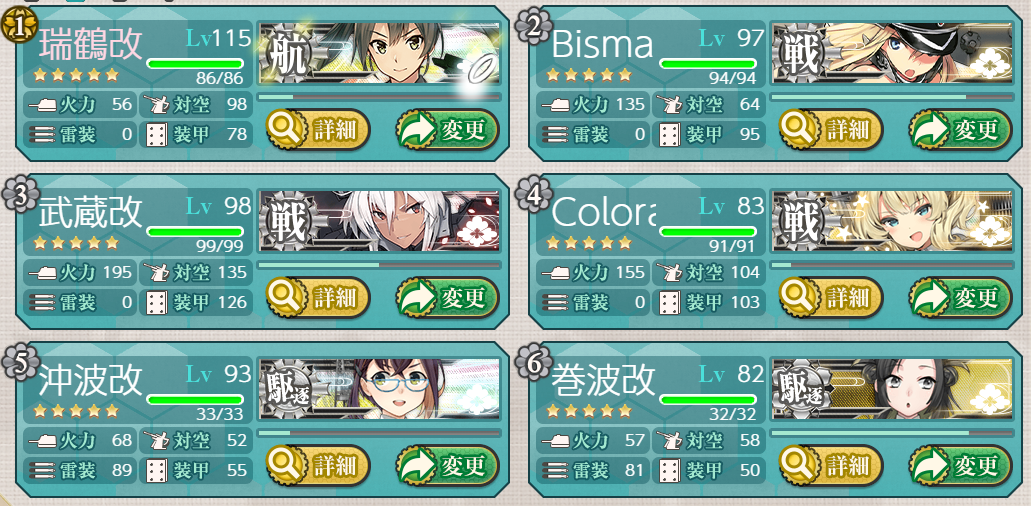Pick the Colorado portrait banner
Screen dimensions: 1031x506
point(893,222)
